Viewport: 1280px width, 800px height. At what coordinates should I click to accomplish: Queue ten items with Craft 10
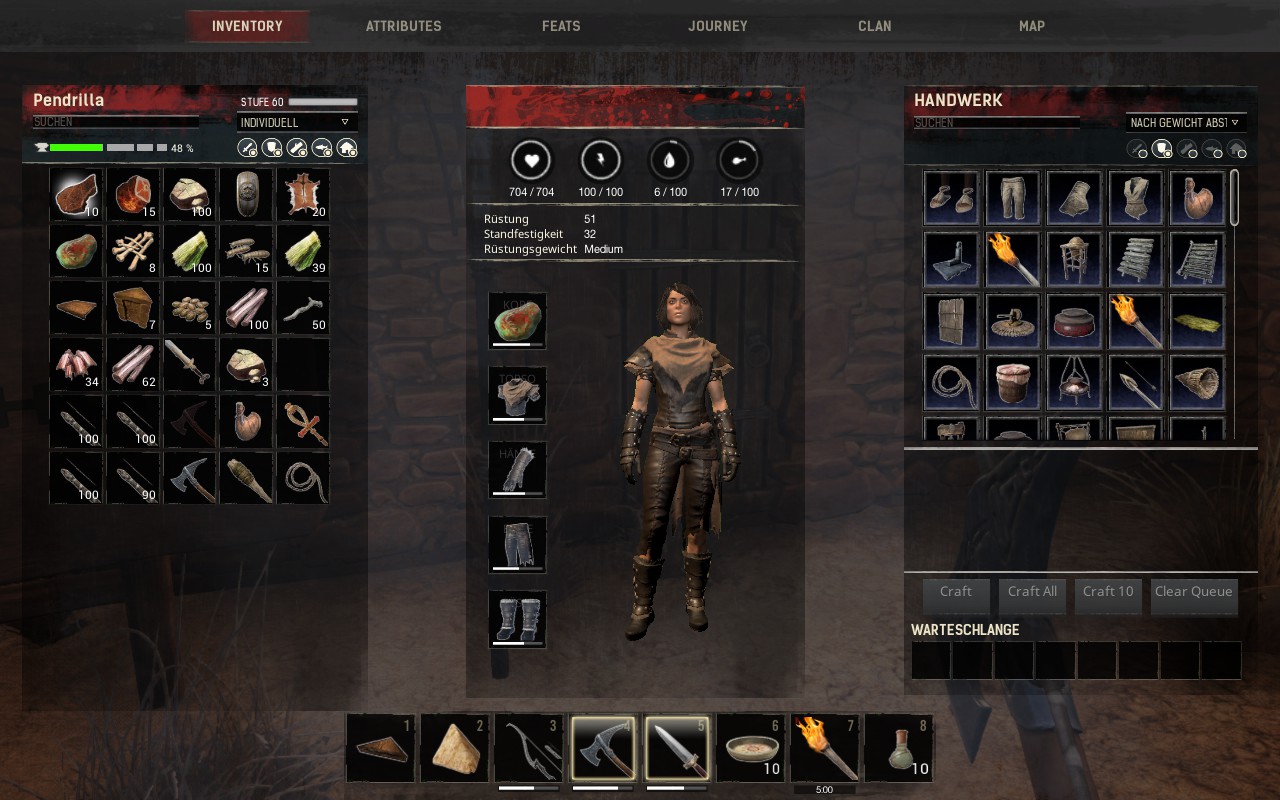(1108, 592)
